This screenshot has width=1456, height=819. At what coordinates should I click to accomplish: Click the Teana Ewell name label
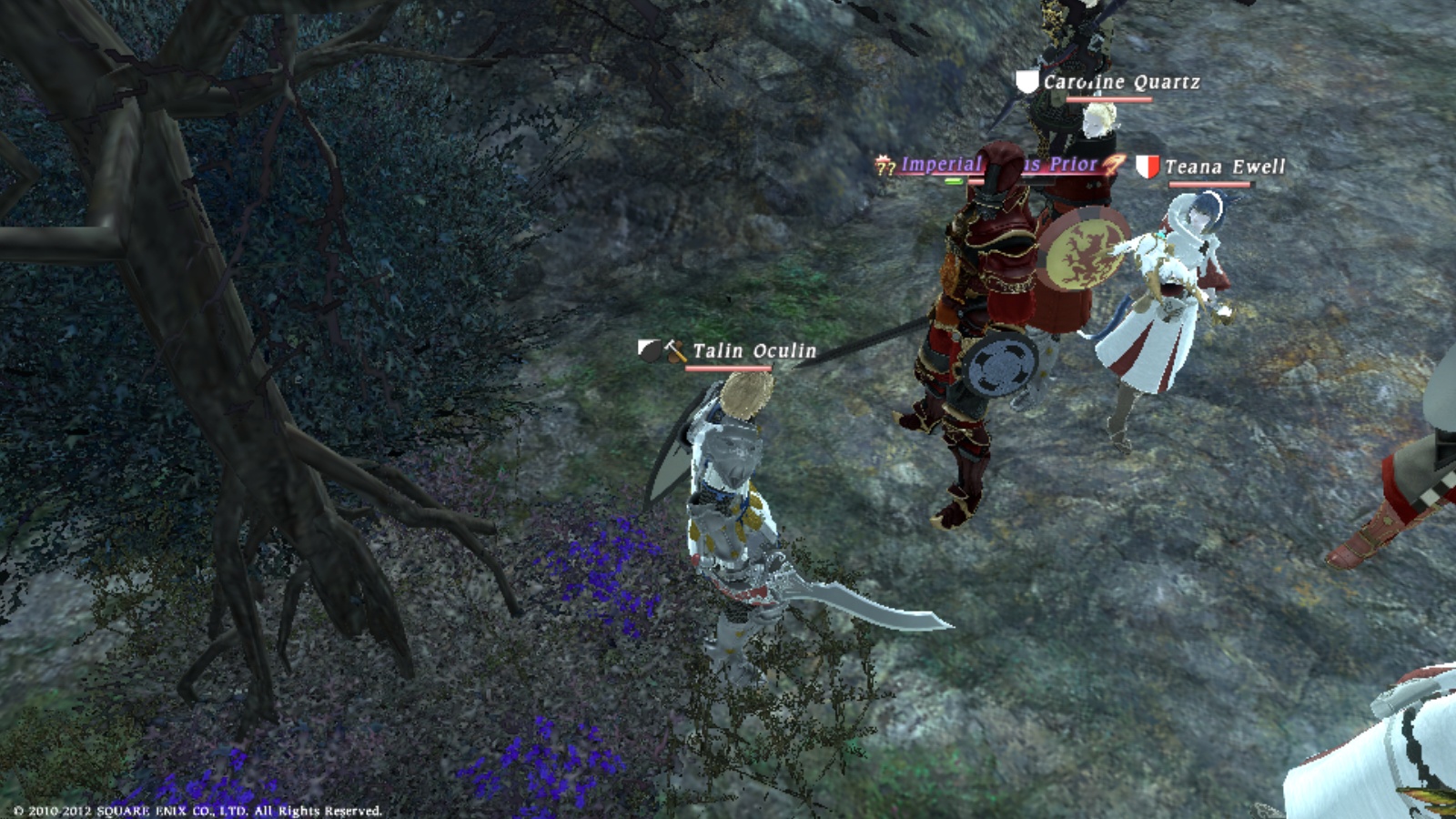[x=1224, y=167]
